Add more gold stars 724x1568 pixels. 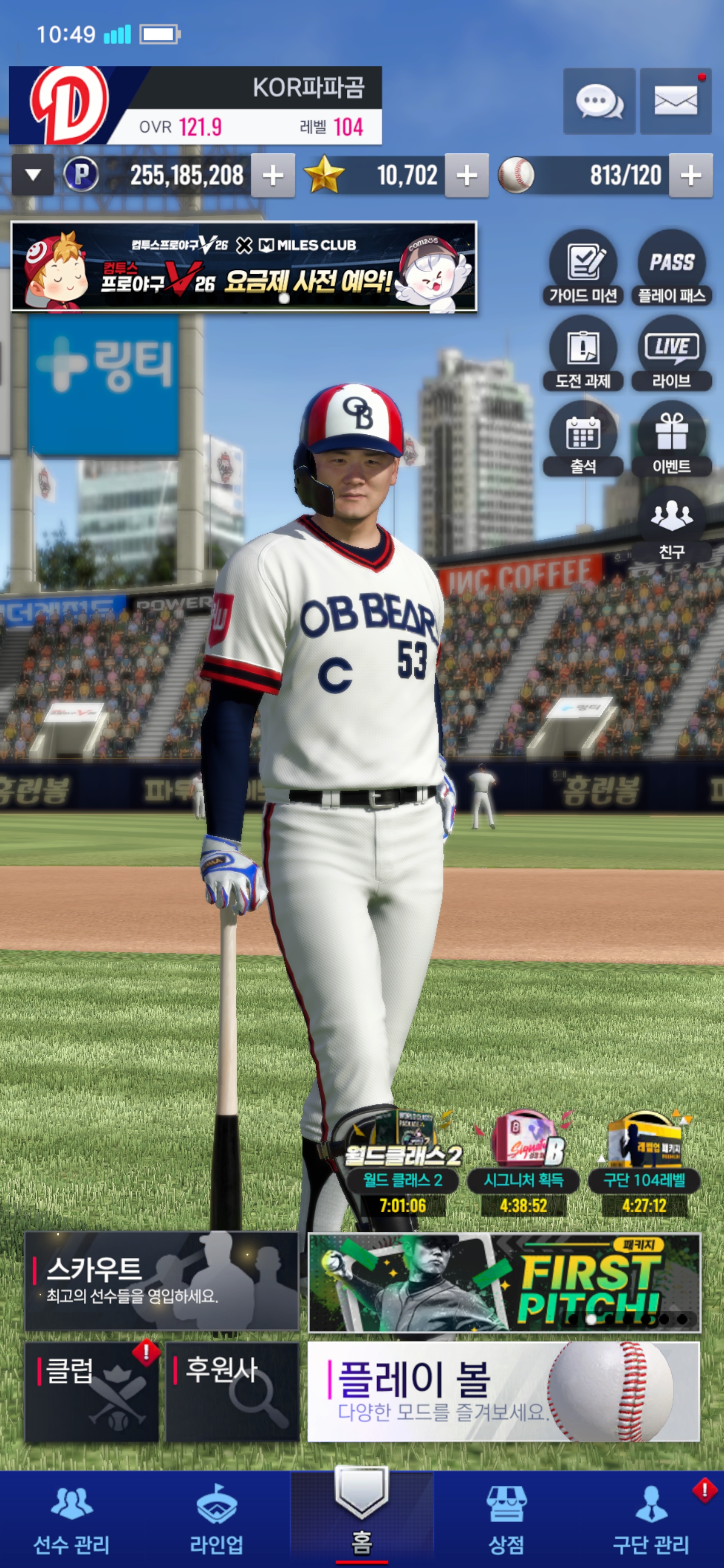click(x=467, y=176)
